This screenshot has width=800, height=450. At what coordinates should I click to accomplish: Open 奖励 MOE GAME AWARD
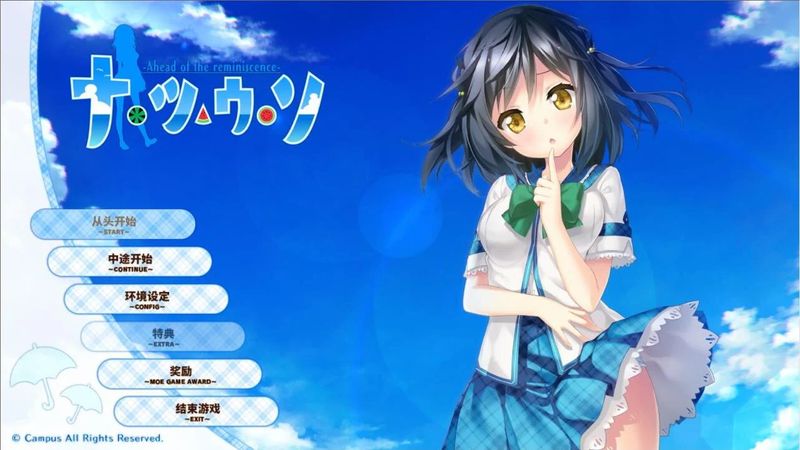(x=179, y=374)
